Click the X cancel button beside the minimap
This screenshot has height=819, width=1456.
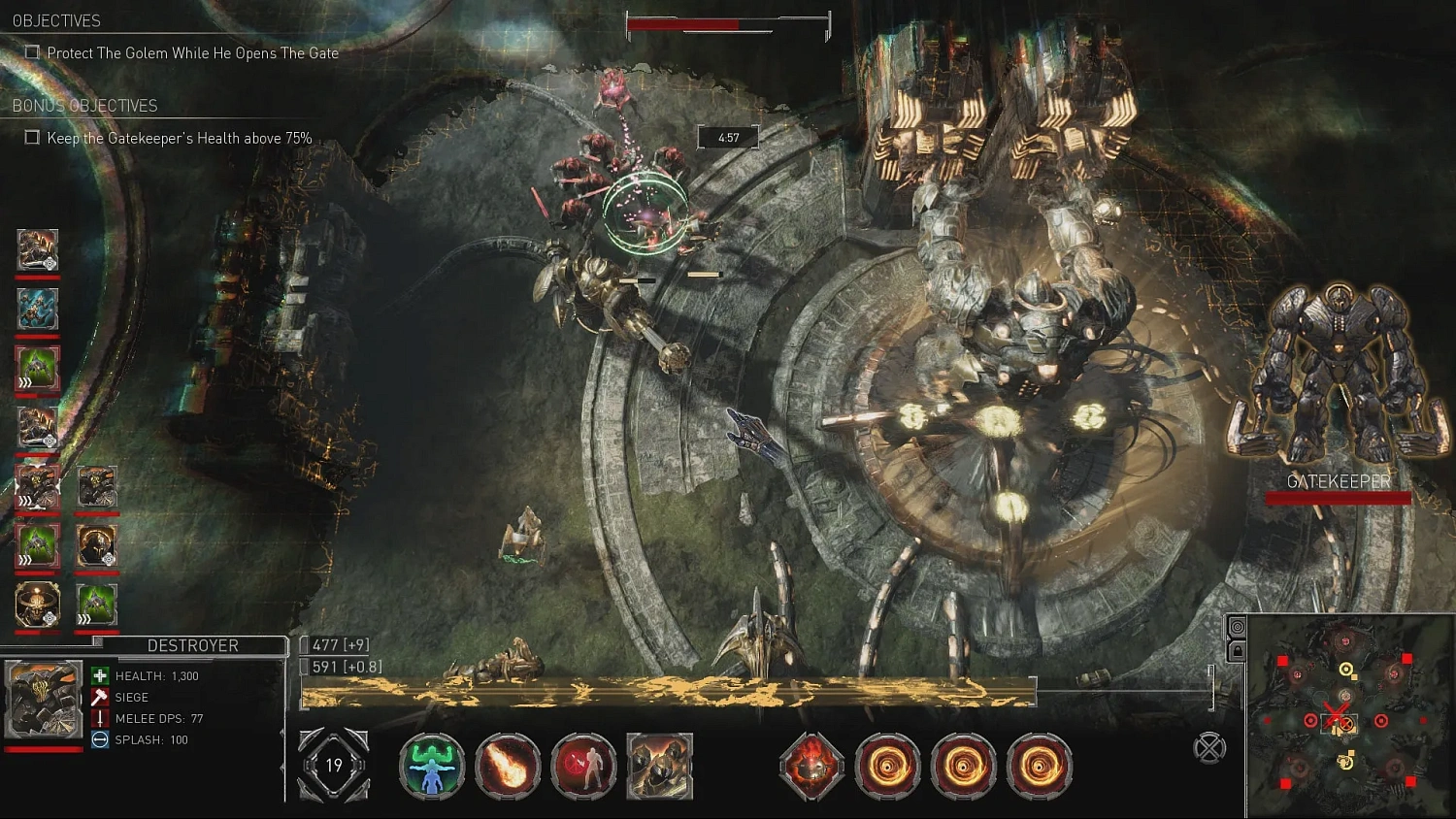tap(1209, 748)
